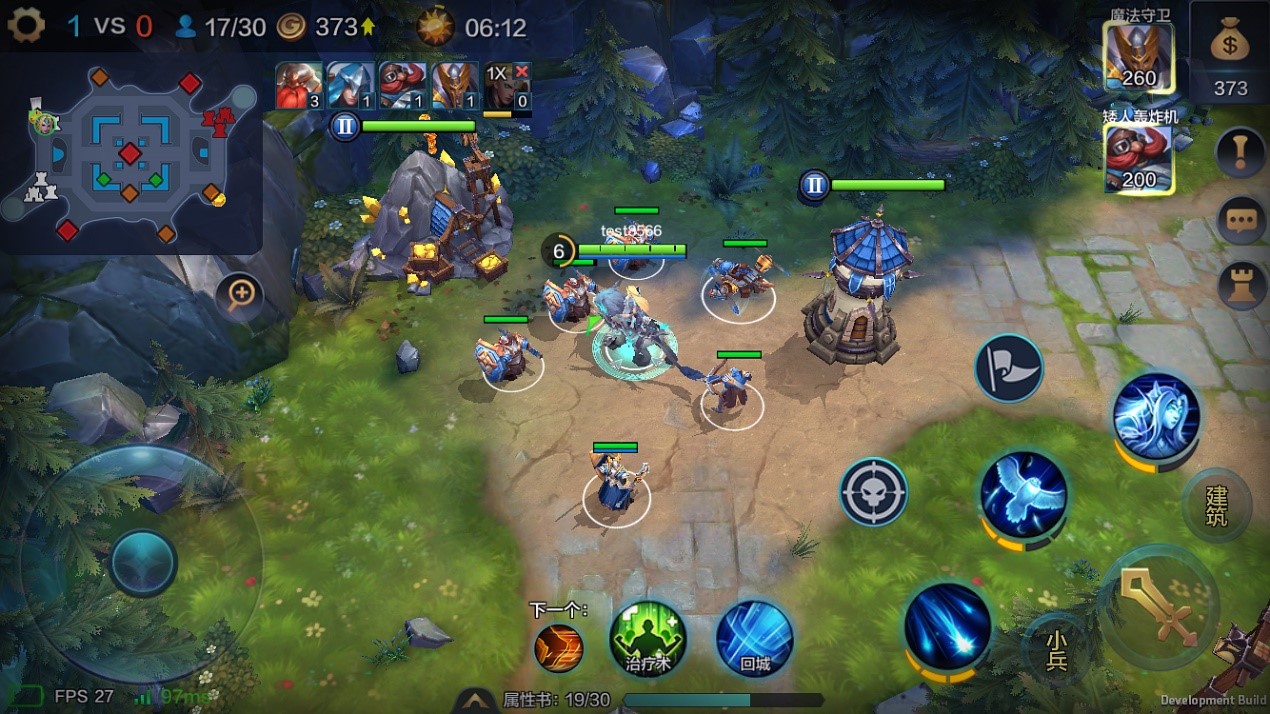Buy the 200 gold recommended item
Viewport: 1270px width, 714px height.
[x=1138, y=158]
